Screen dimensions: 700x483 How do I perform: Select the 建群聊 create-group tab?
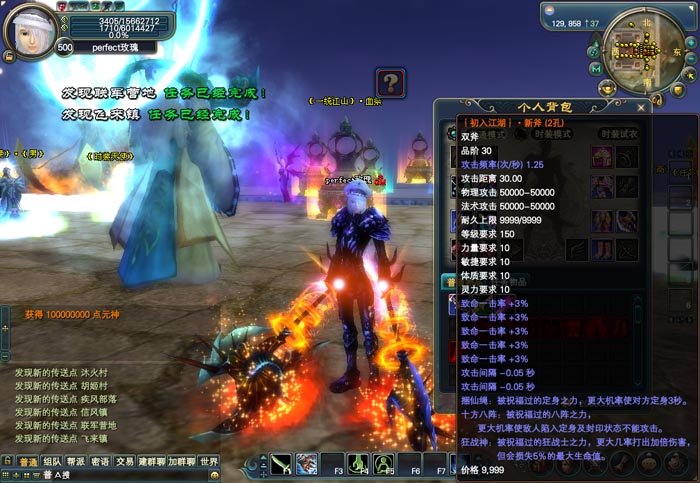[152, 462]
